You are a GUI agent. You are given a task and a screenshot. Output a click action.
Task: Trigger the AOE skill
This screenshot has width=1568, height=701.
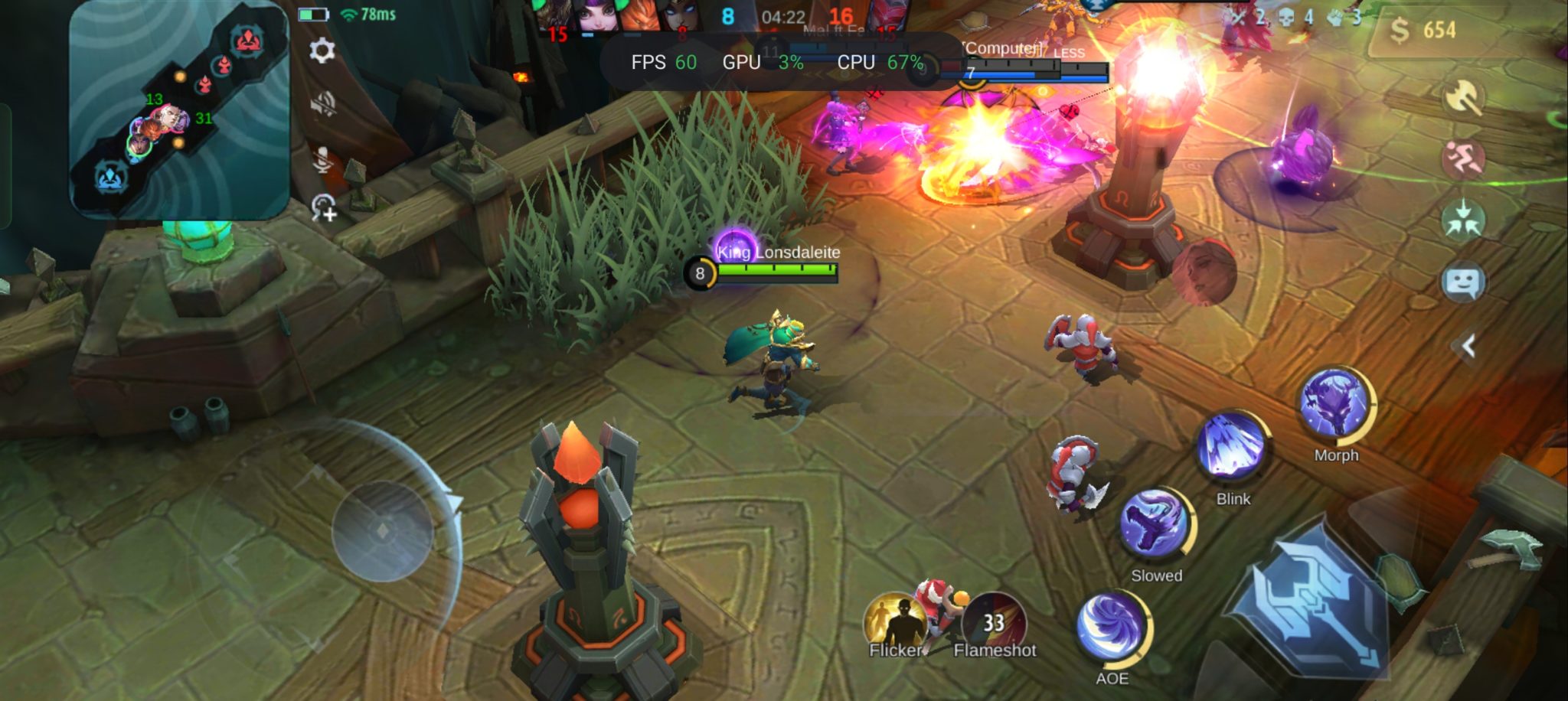pyautogui.click(x=1112, y=628)
